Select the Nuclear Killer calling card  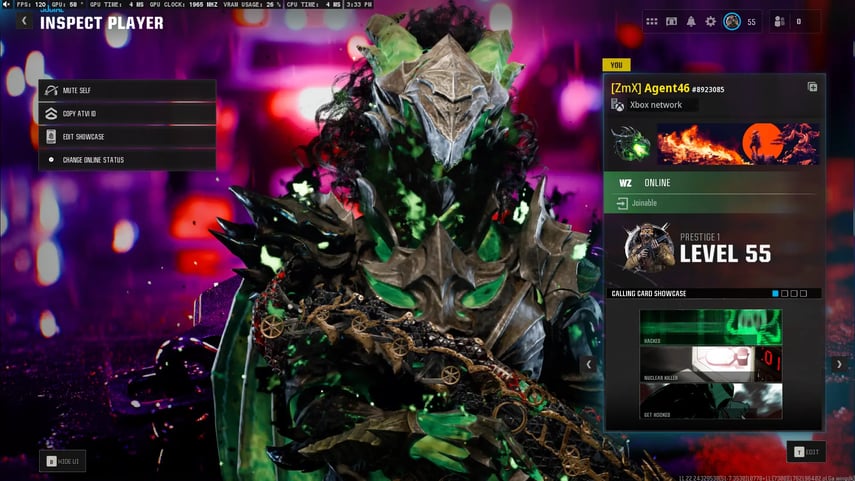711,363
